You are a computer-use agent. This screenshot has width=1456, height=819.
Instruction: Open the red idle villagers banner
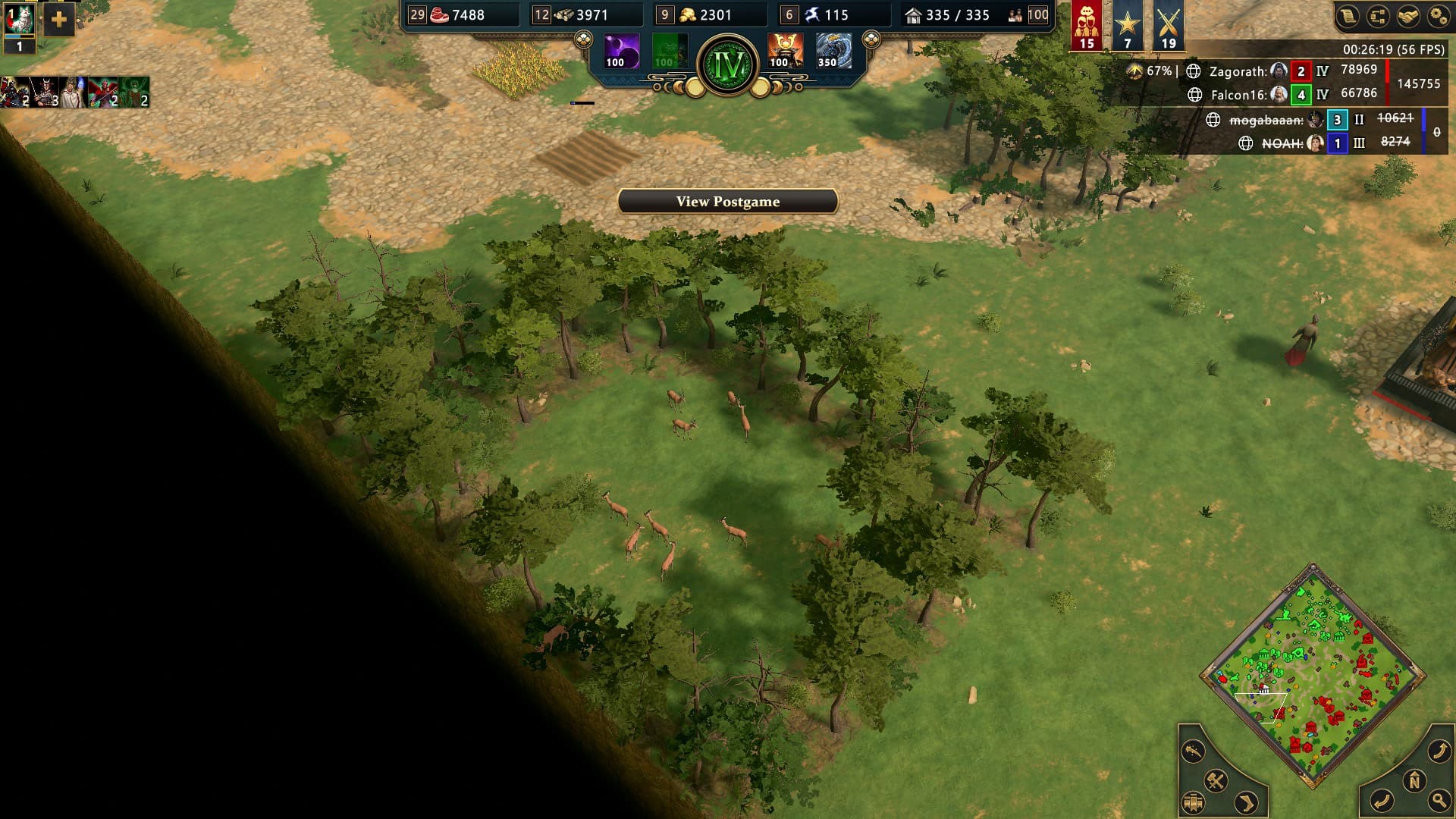pyautogui.click(x=1087, y=26)
